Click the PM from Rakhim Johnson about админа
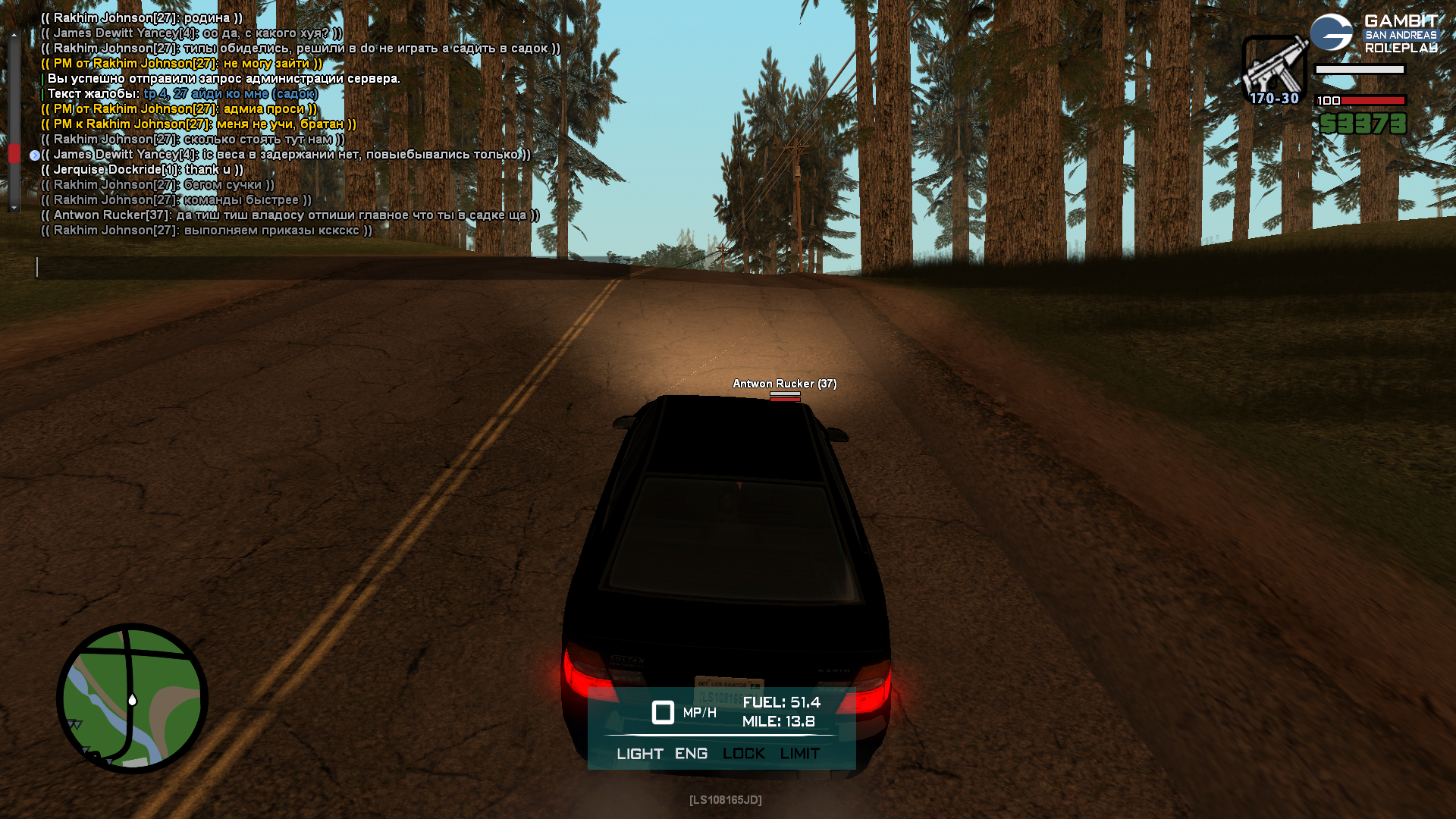 click(x=179, y=109)
